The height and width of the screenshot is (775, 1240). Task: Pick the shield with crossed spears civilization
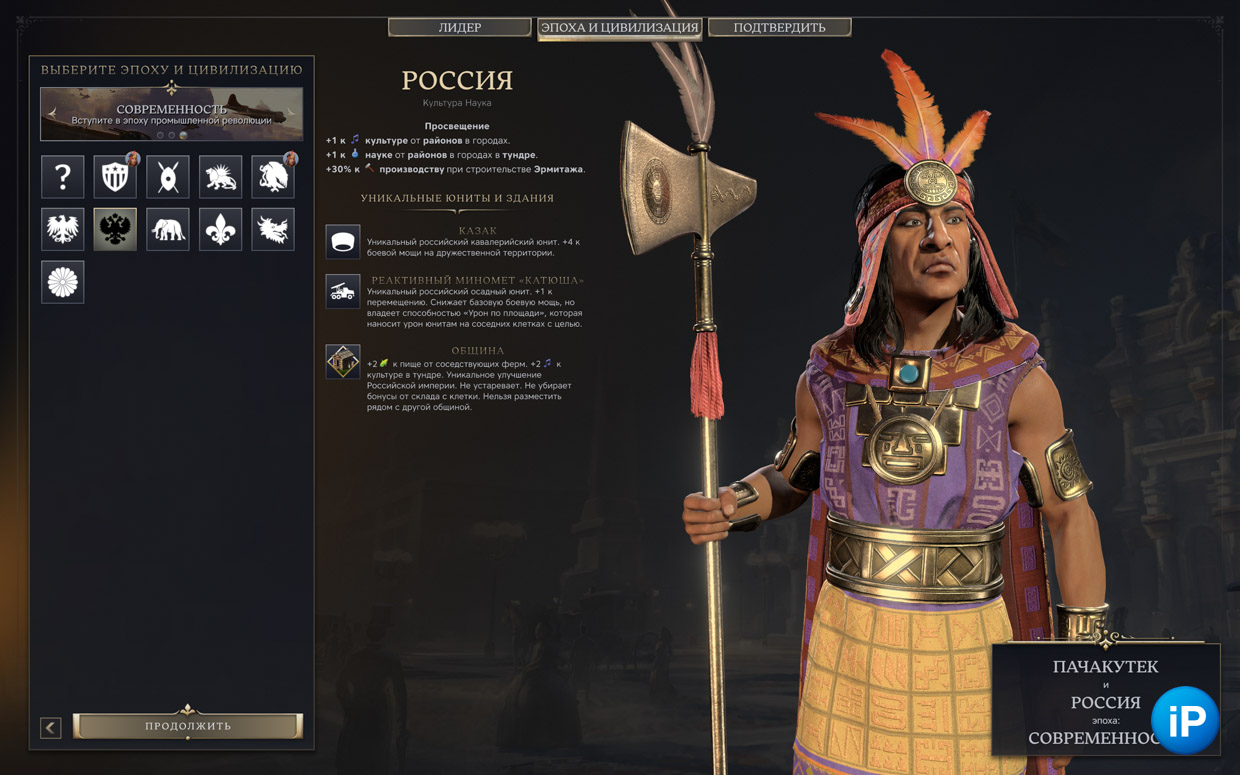tap(168, 177)
